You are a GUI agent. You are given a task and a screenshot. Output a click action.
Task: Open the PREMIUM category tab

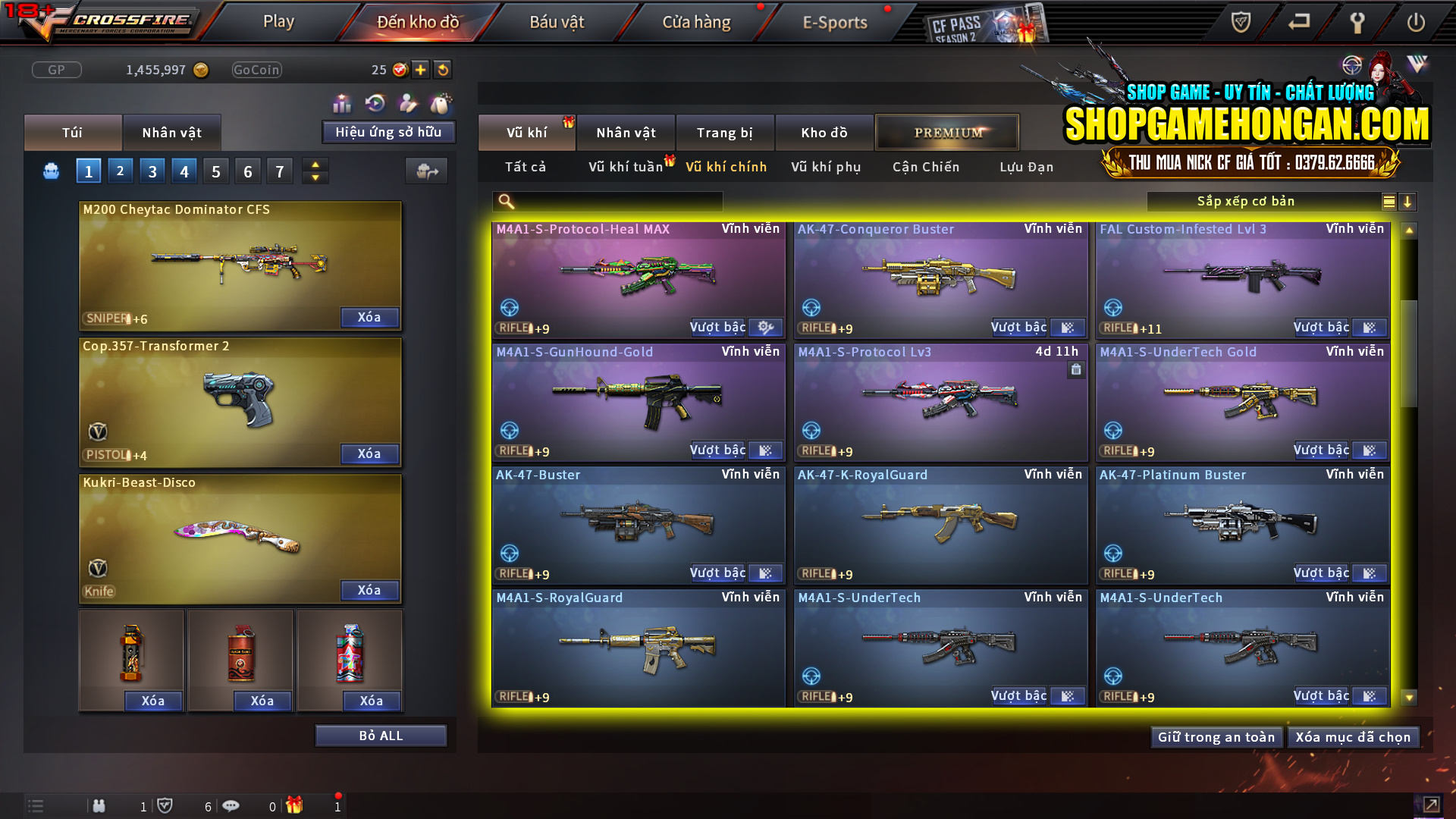click(x=947, y=132)
